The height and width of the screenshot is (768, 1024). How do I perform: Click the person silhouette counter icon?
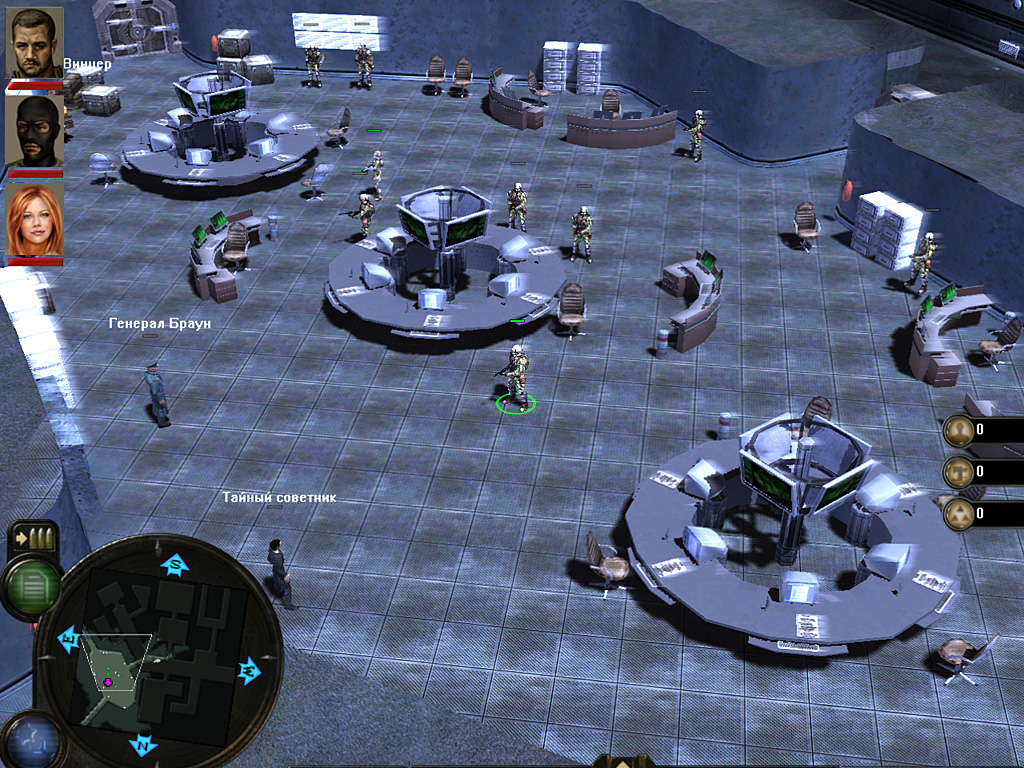[x=958, y=430]
